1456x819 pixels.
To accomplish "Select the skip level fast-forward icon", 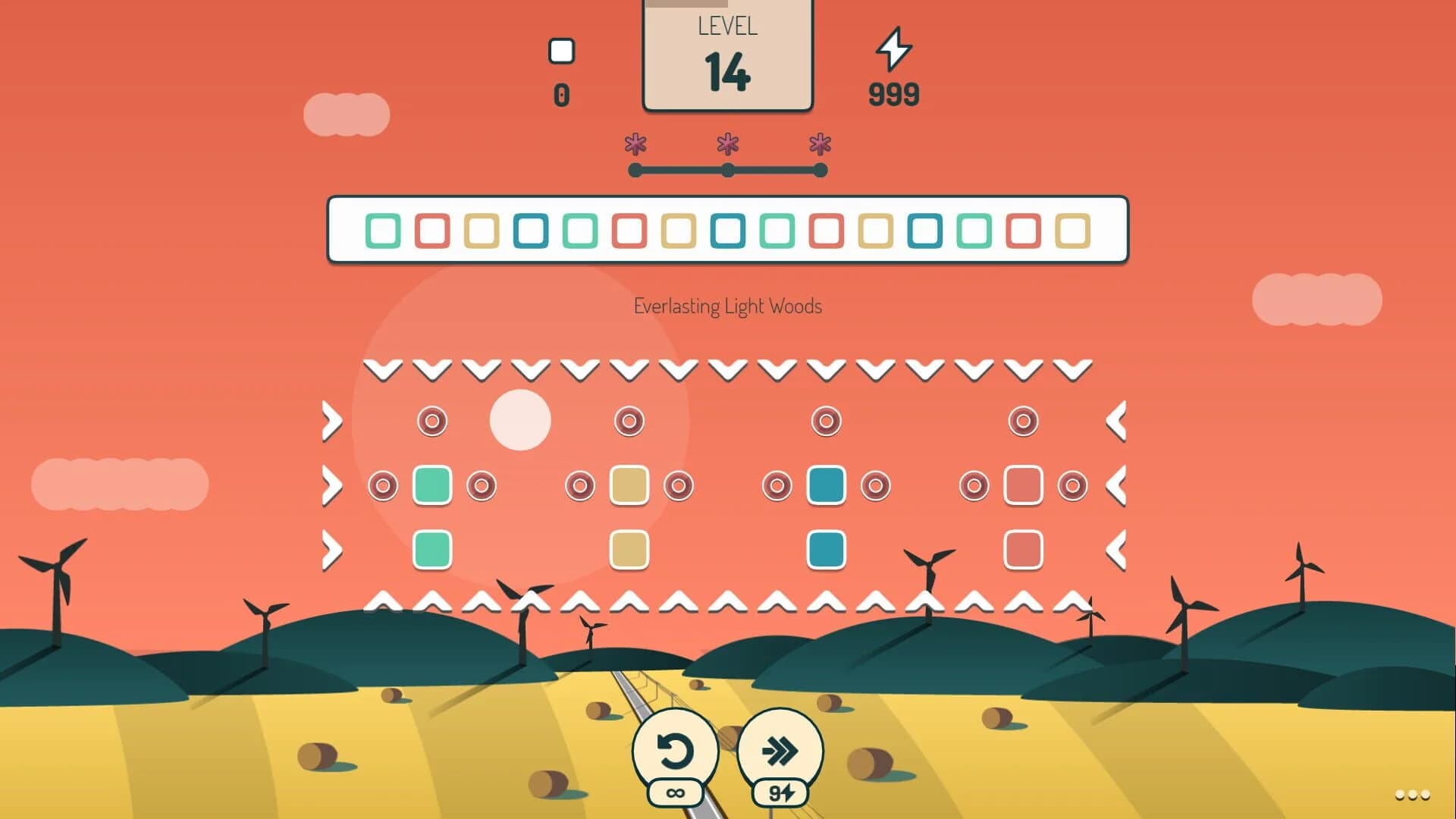I will tap(780, 750).
